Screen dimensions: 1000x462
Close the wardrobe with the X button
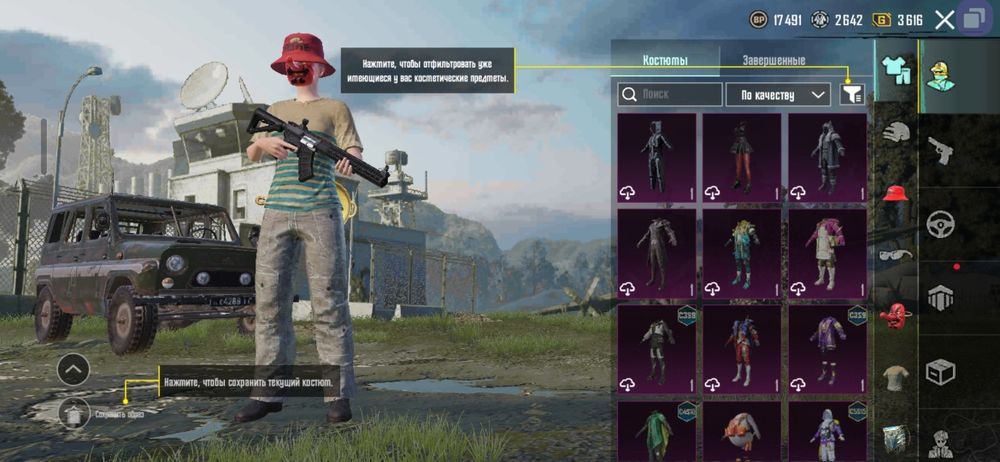tap(944, 19)
